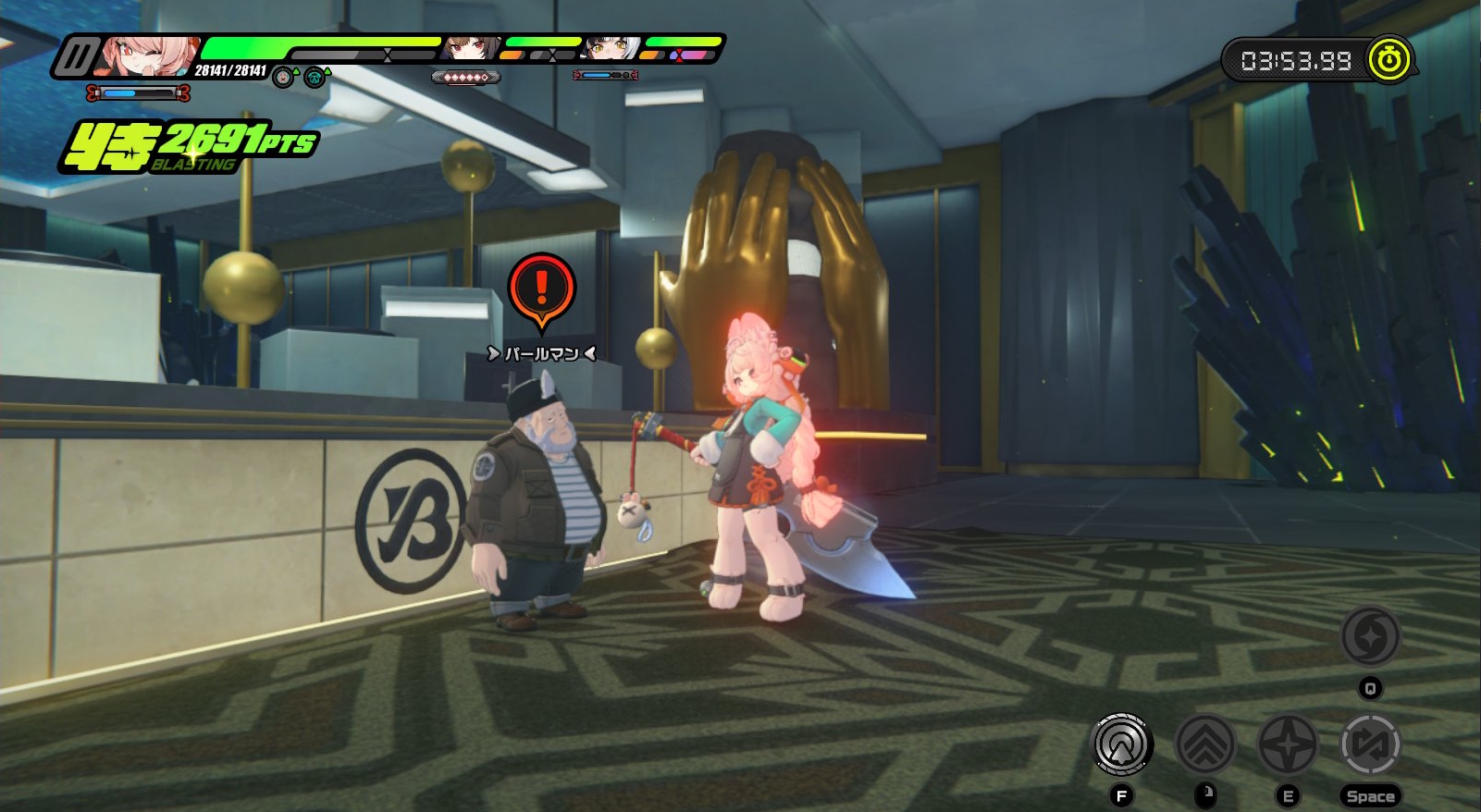The height and width of the screenshot is (812, 1481).
Task: Select the pink-haired active character portrait
Action: coord(149,55)
